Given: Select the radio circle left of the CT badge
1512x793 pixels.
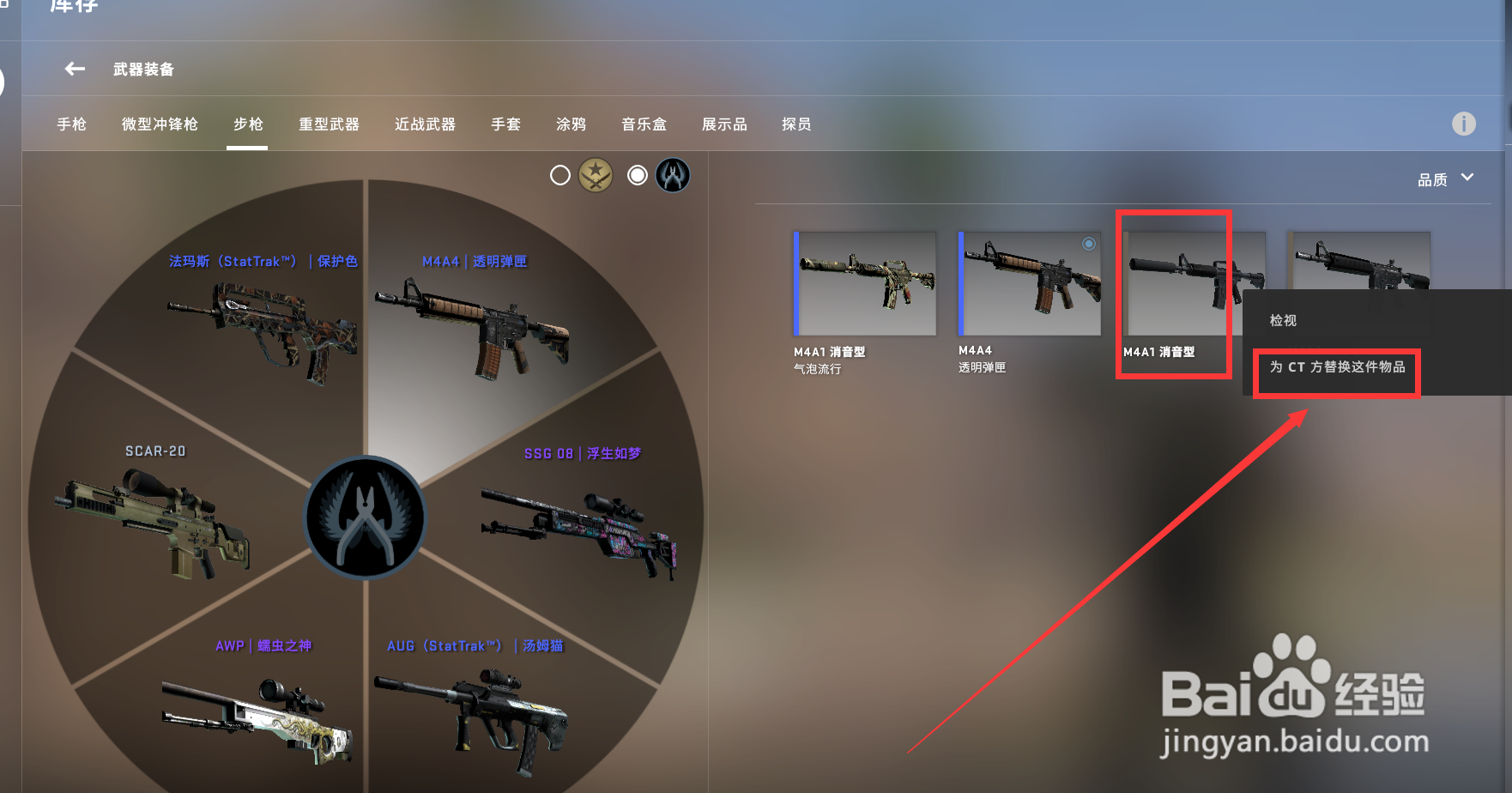Looking at the screenshot, I should tap(637, 175).
